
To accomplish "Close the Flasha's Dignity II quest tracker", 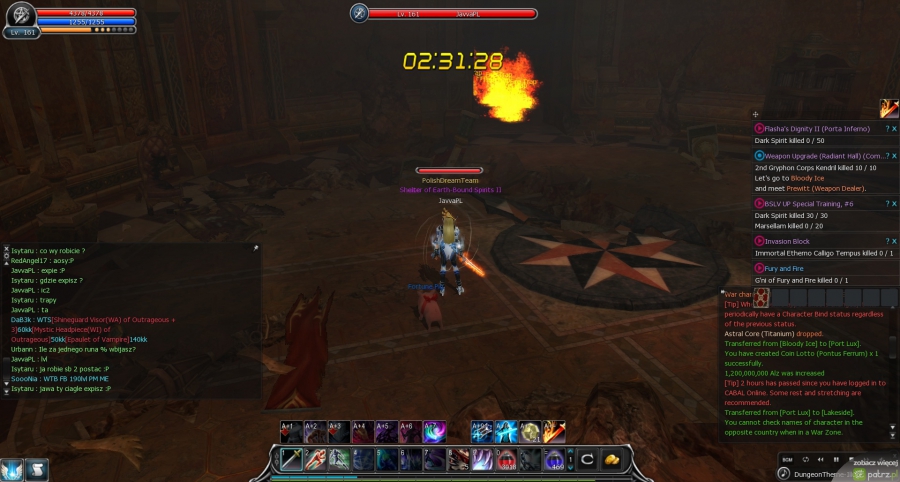I will click(x=894, y=129).
